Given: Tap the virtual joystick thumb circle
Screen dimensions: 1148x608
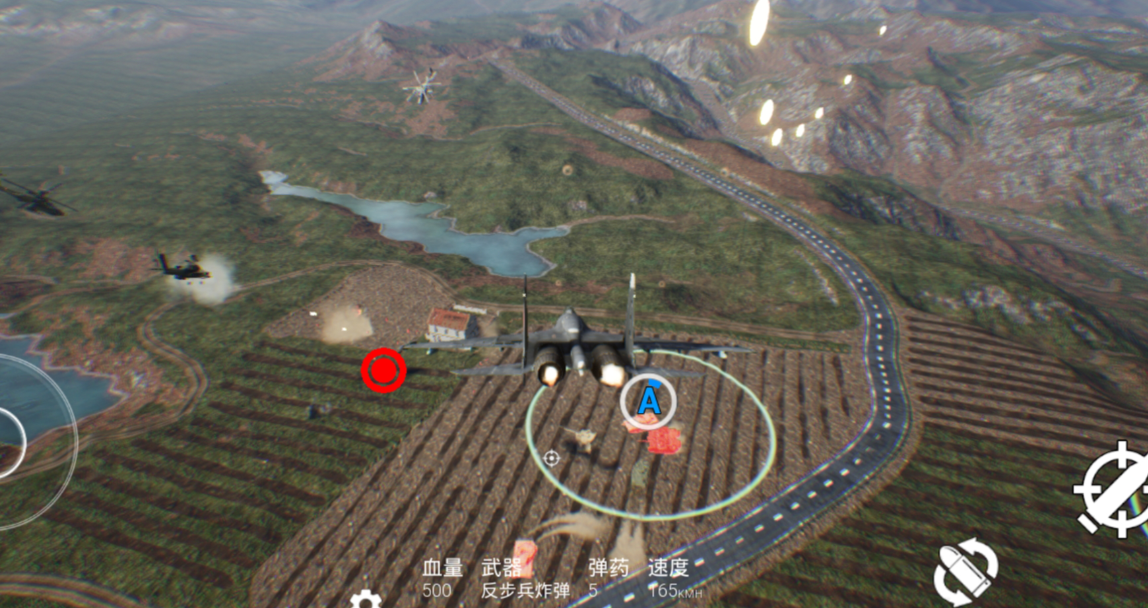Looking at the screenshot, I should point(8,442).
